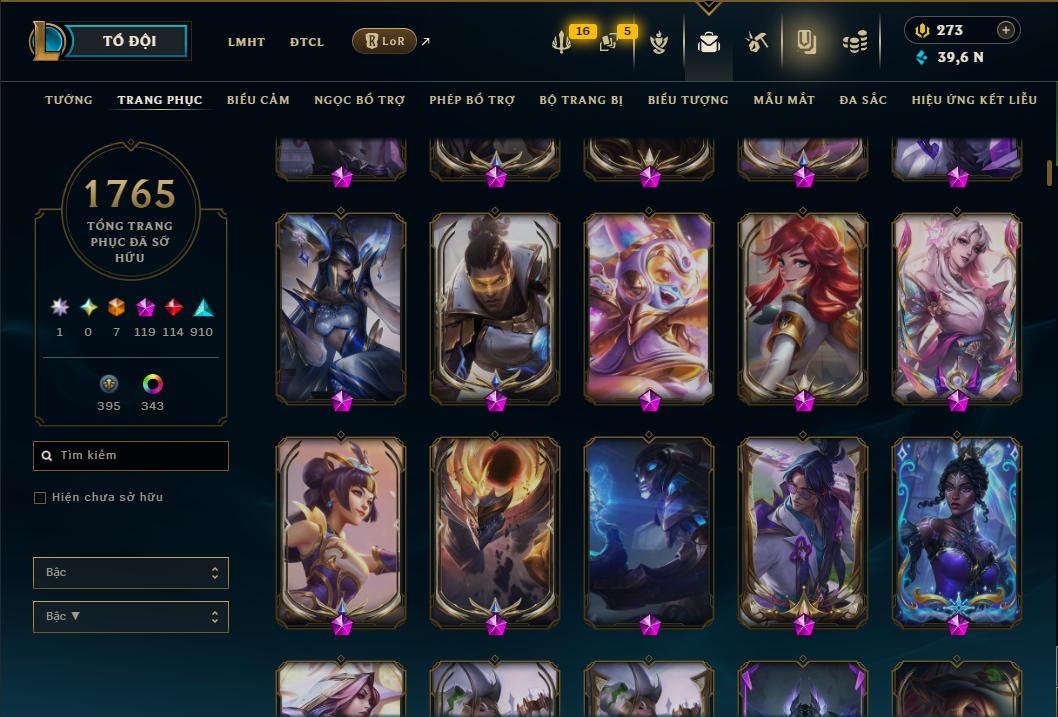Open the MẪU MẮT tab
1058x717 pixels.
[x=784, y=100]
